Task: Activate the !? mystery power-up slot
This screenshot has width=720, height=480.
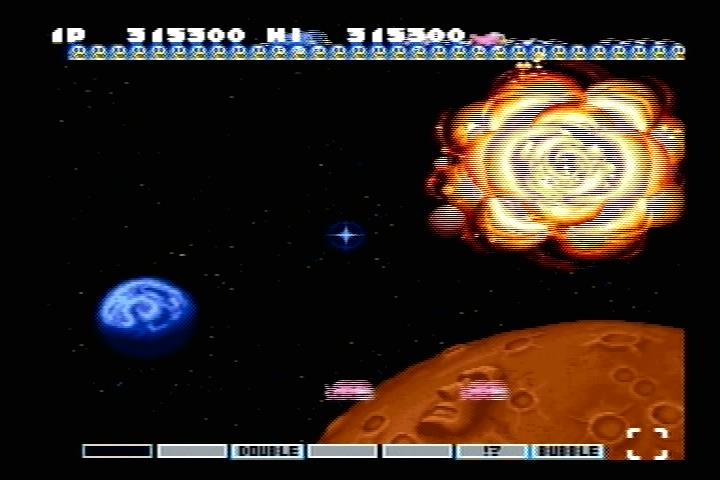Action: coord(492,451)
